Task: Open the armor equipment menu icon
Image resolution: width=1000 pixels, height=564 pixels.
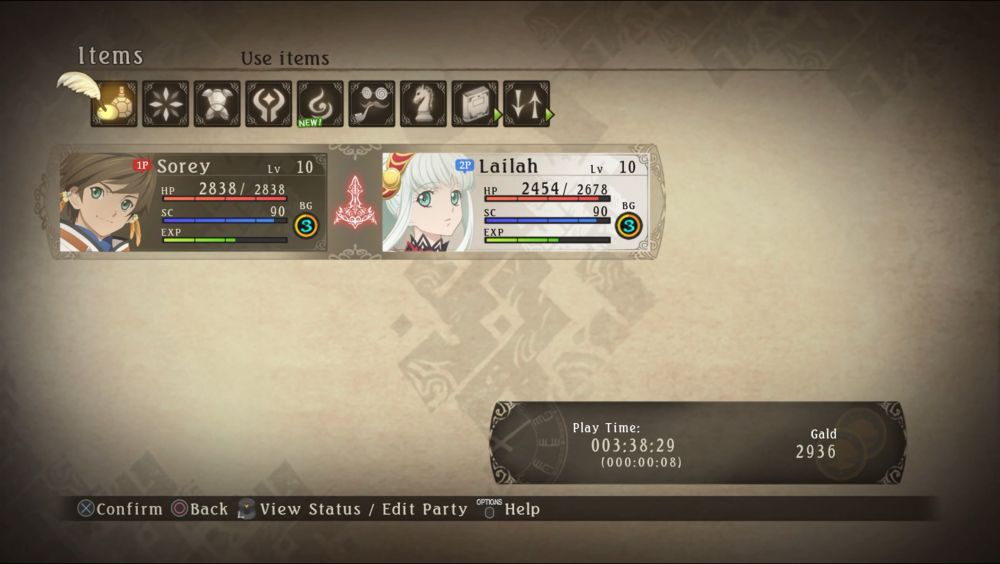Action: [x=217, y=104]
